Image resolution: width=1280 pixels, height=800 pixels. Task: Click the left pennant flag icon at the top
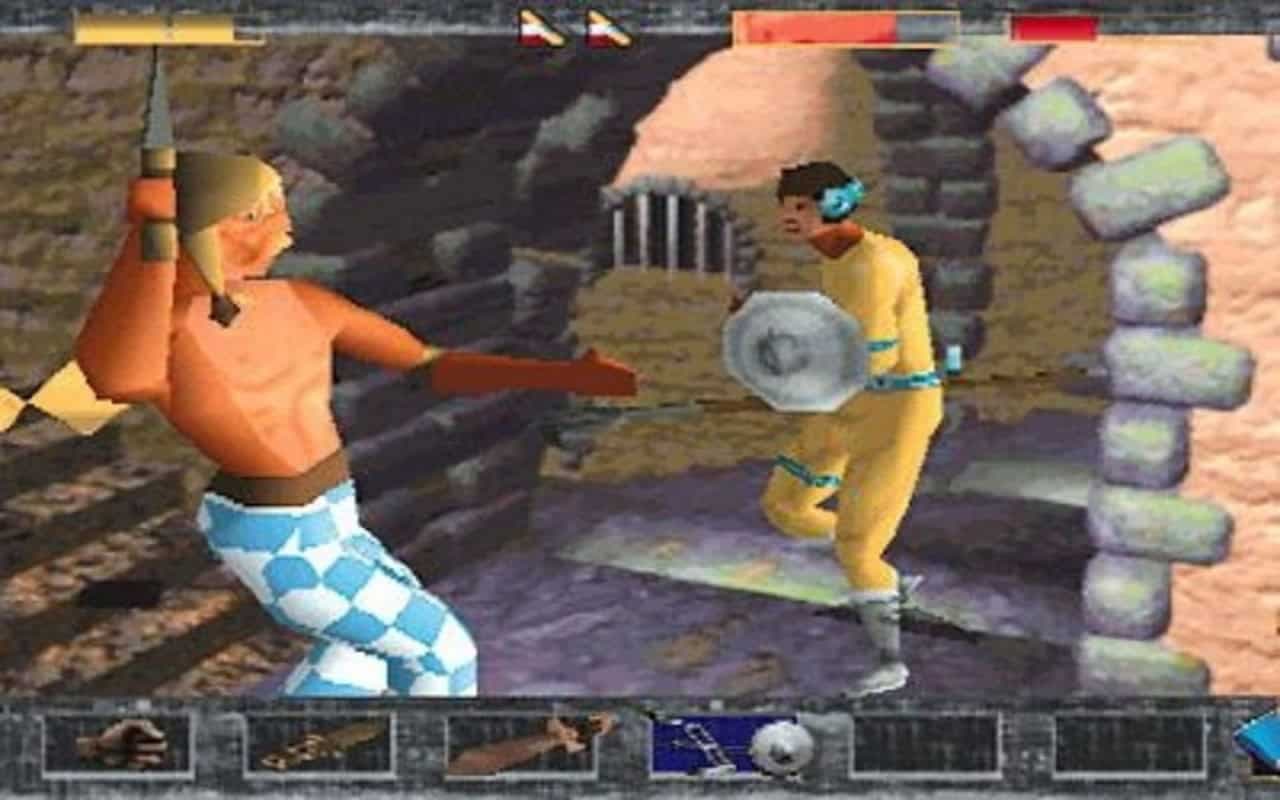pyautogui.click(x=539, y=30)
